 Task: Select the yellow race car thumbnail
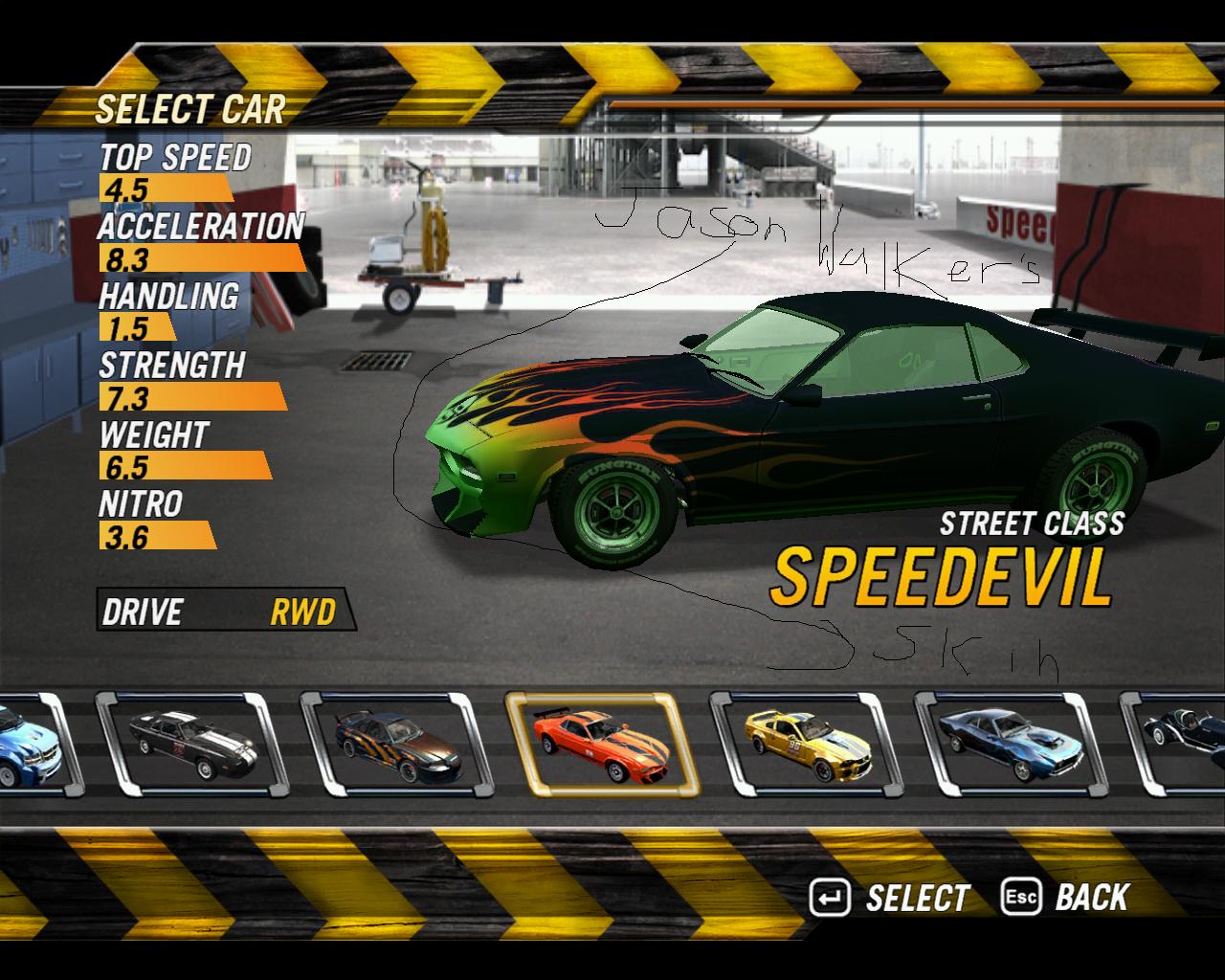click(807, 745)
